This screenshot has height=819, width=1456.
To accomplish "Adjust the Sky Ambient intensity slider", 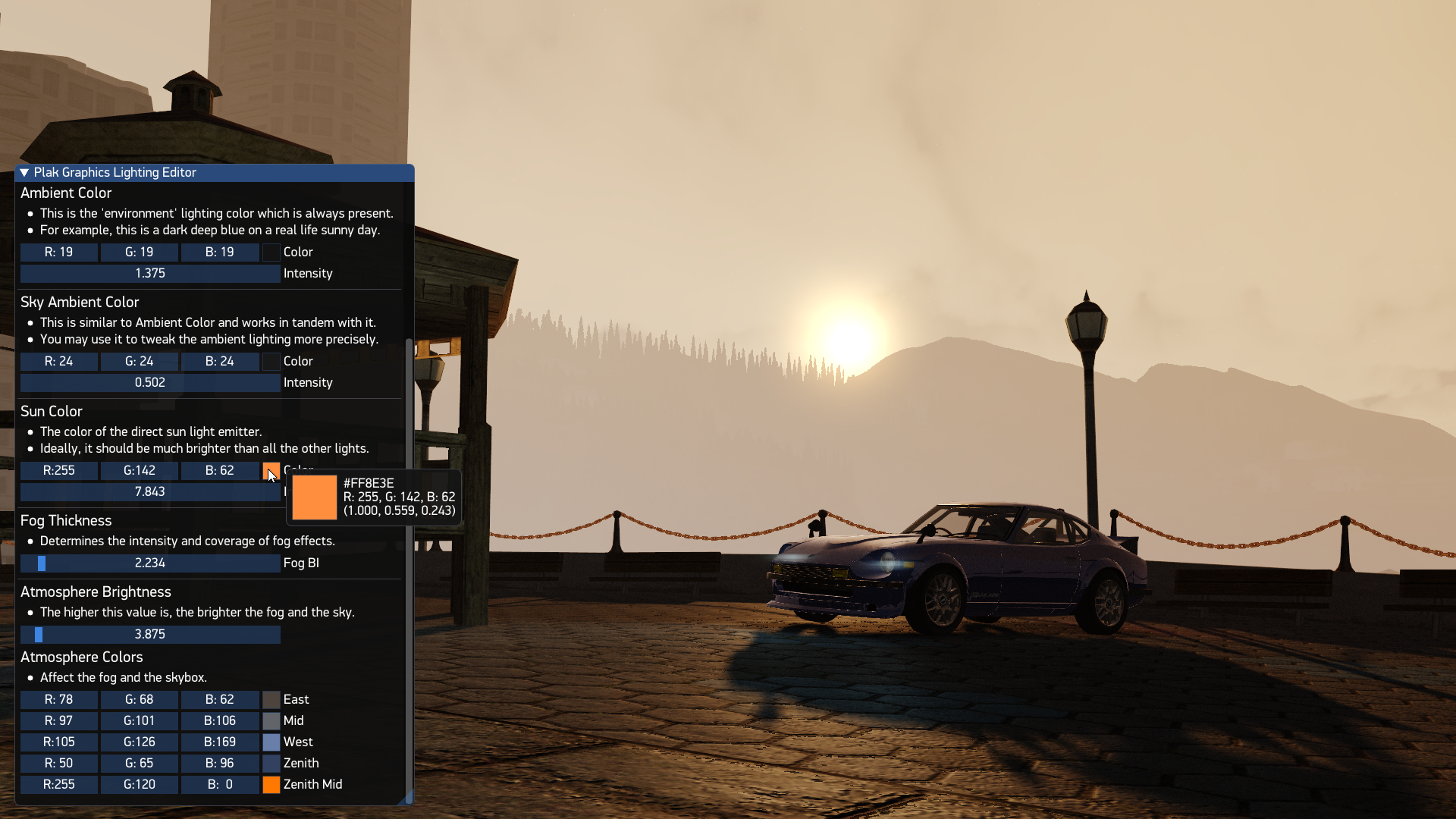I will pyautogui.click(x=150, y=383).
